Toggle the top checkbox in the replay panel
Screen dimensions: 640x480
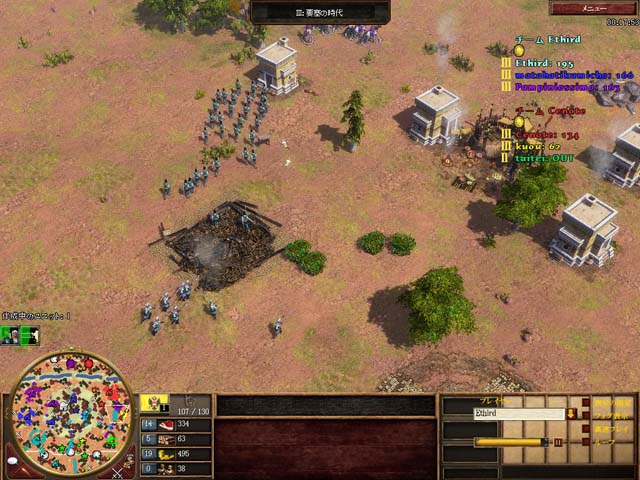585,401
